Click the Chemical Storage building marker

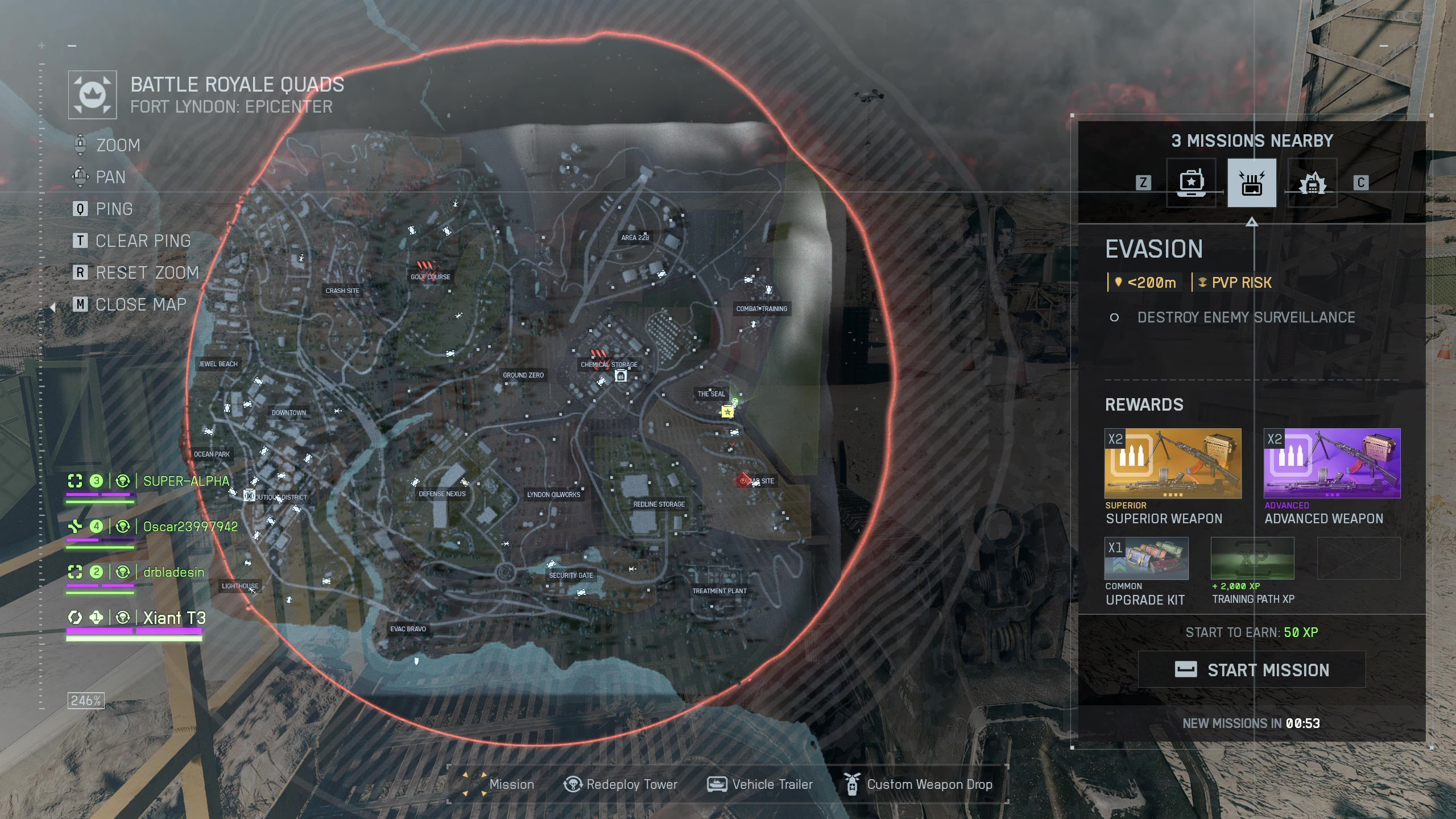click(621, 376)
